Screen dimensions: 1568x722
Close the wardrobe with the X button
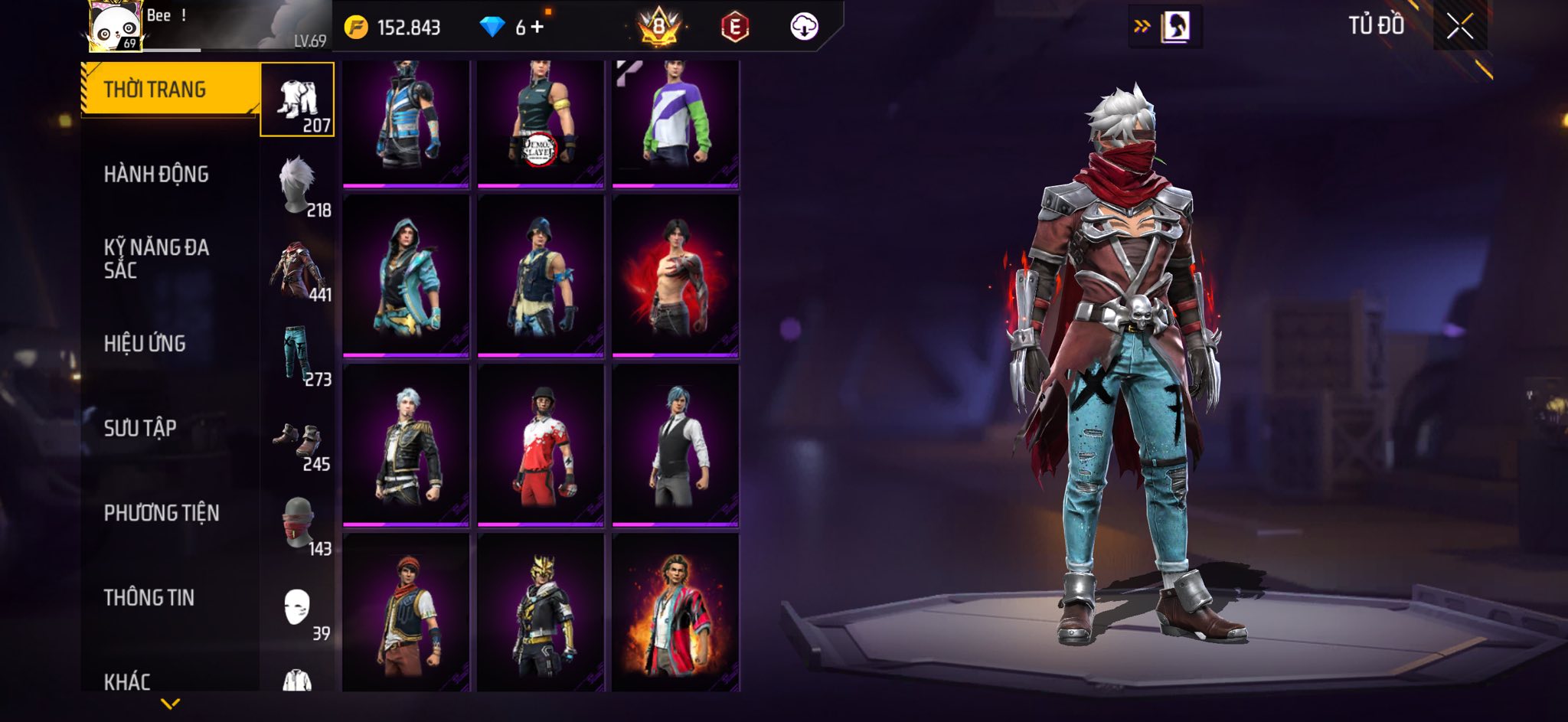(1459, 27)
